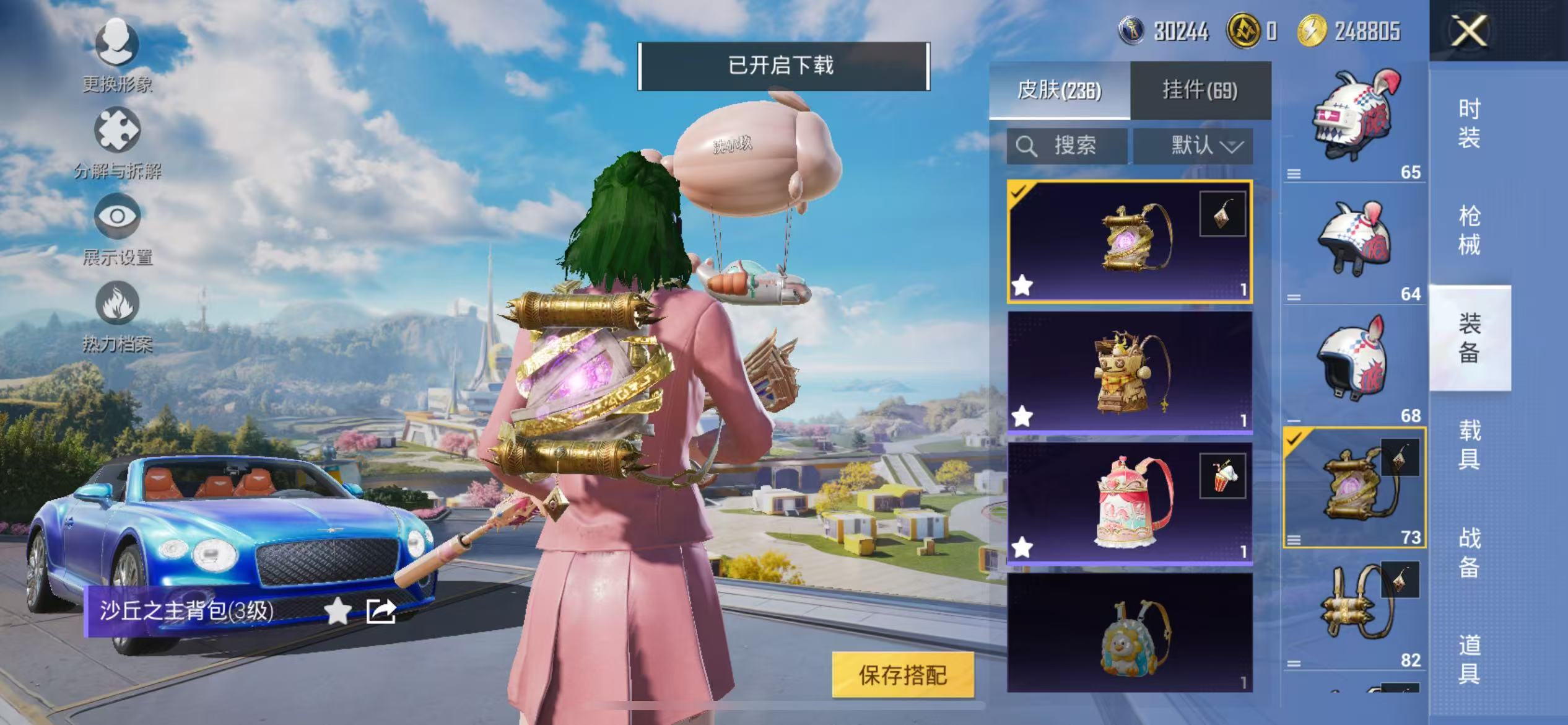Switch to the 枪械 firearms category
Screen dimensions: 1568x725
1469,230
